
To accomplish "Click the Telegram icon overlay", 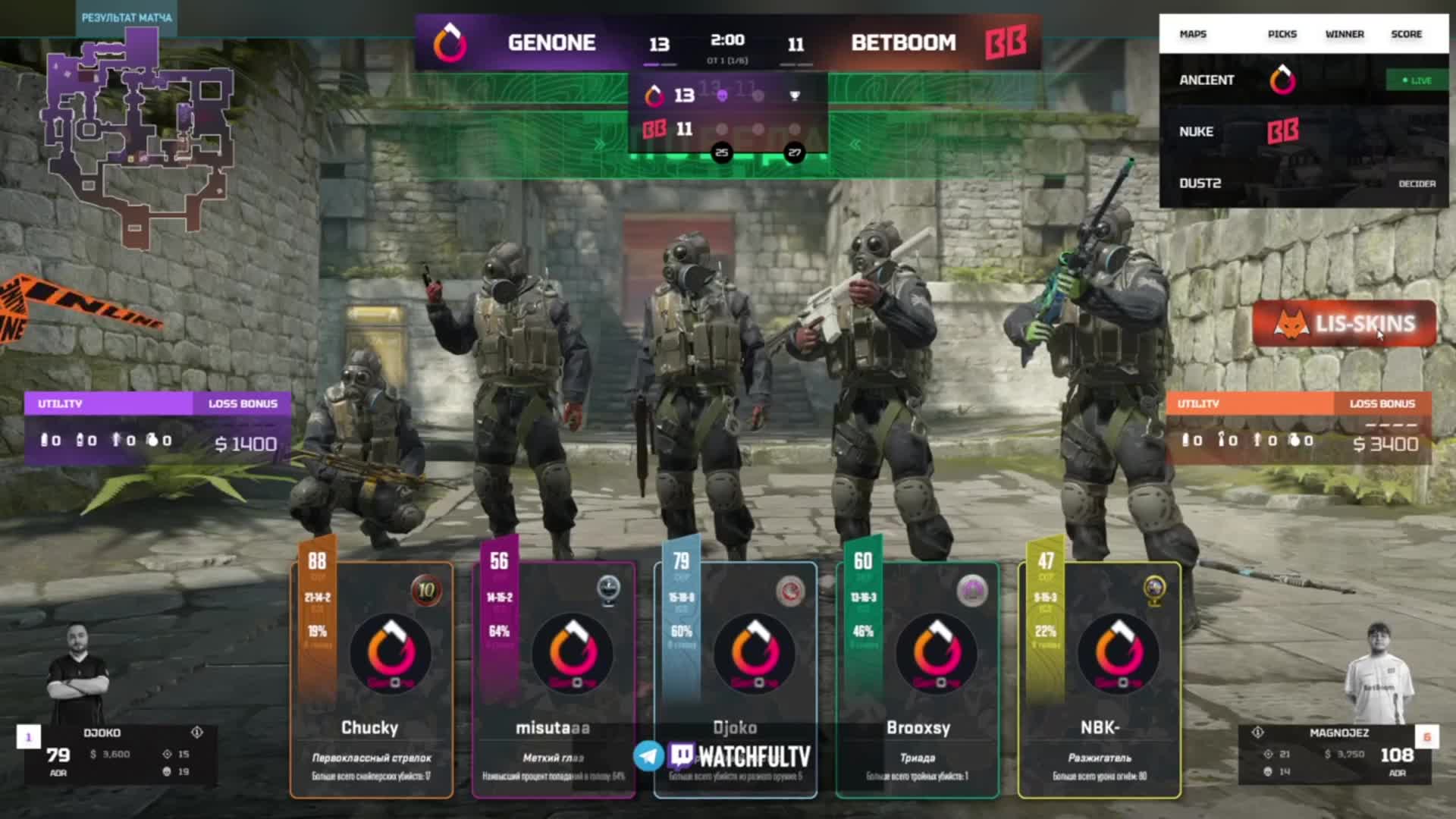I will point(649,755).
